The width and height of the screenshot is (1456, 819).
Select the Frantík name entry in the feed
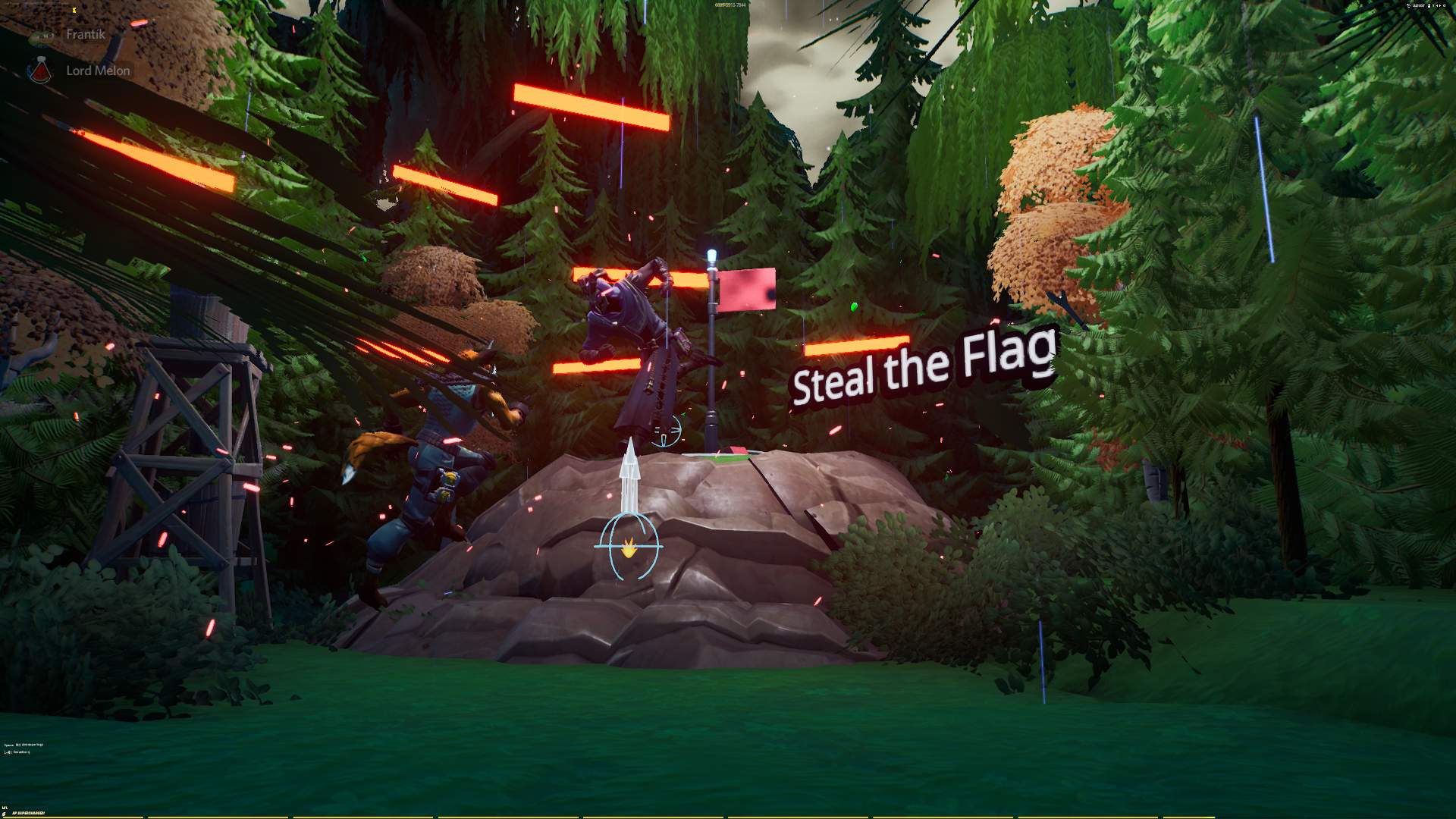(x=85, y=34)
